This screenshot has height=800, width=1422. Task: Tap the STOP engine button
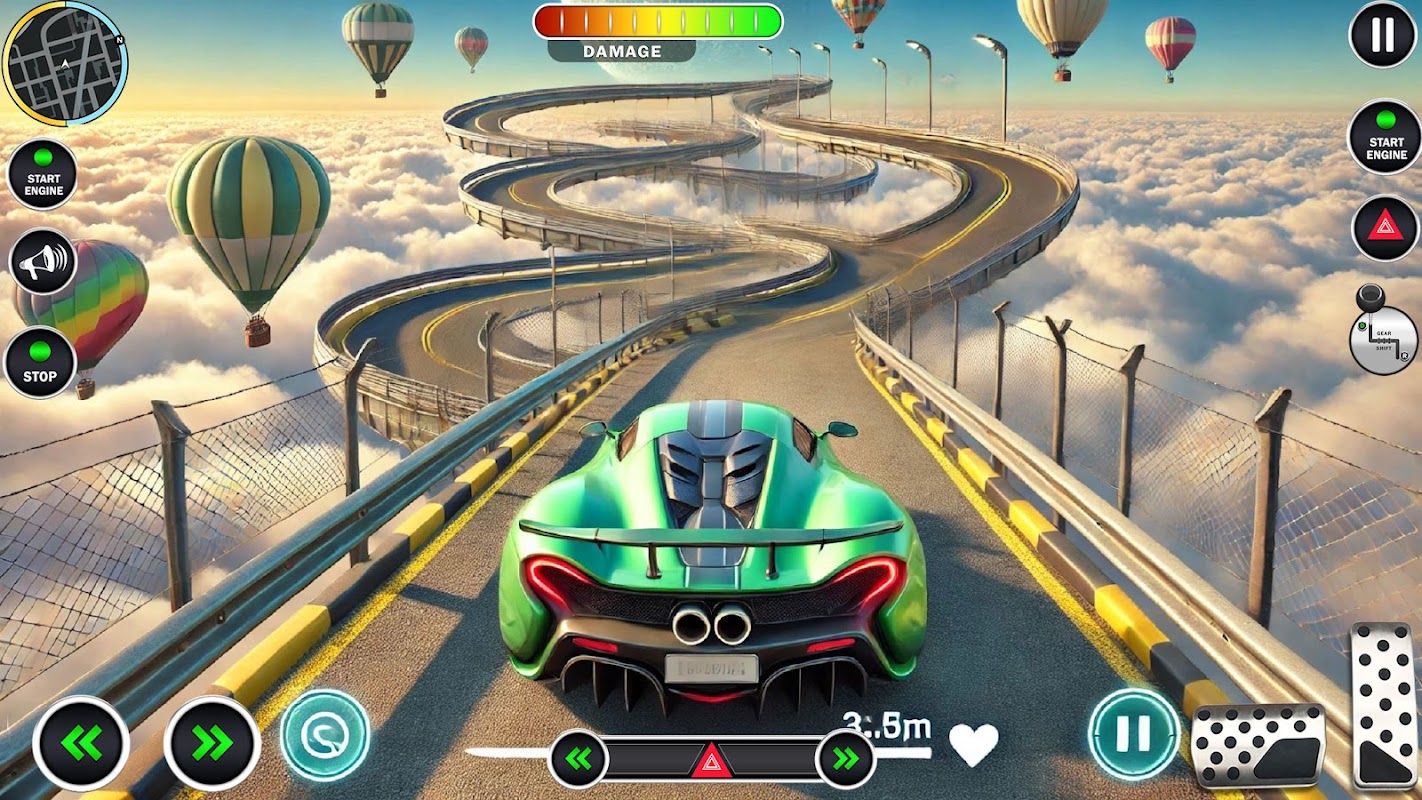(40, 362)
